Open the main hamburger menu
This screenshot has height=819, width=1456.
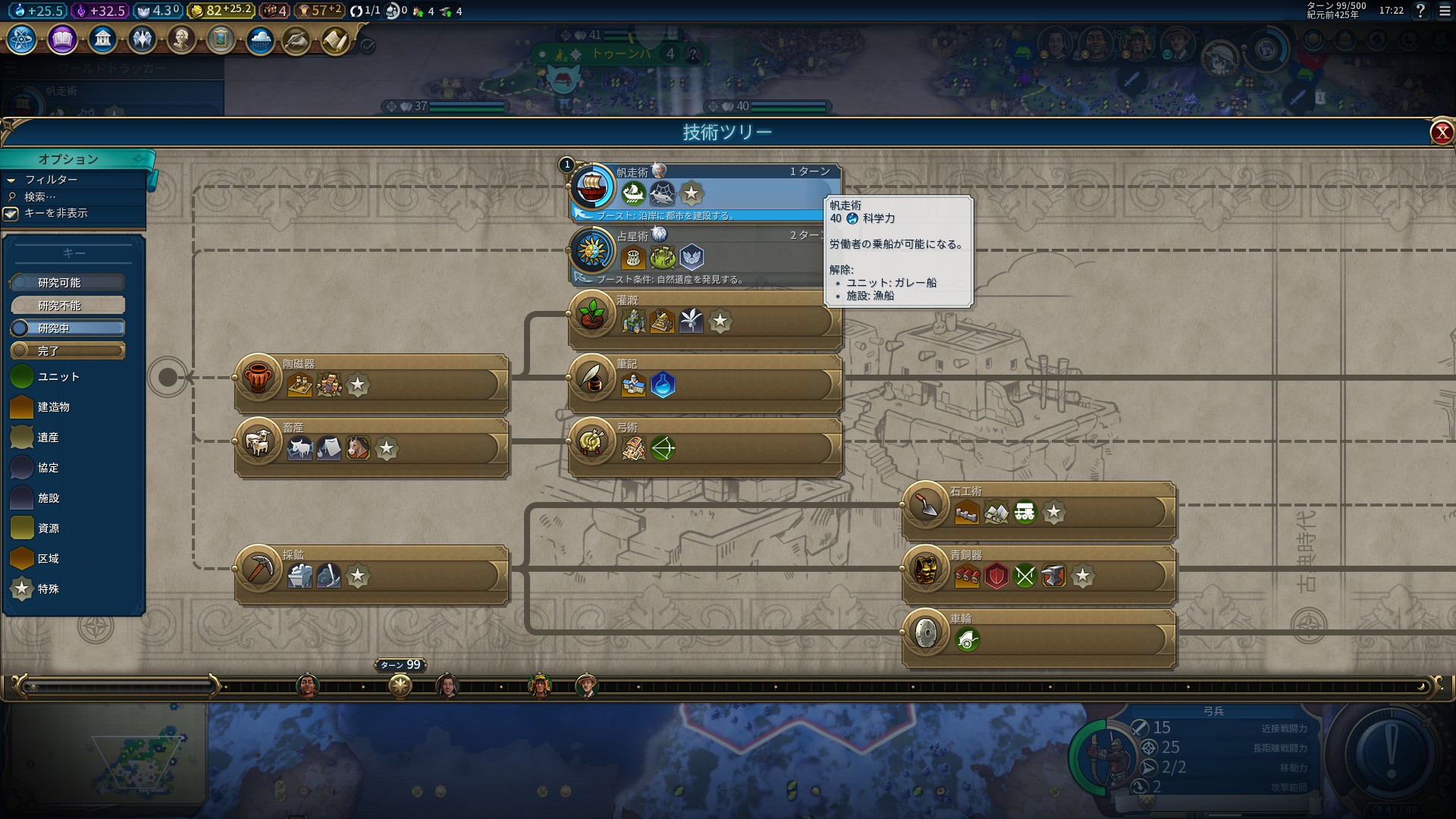click(1445, 11)
